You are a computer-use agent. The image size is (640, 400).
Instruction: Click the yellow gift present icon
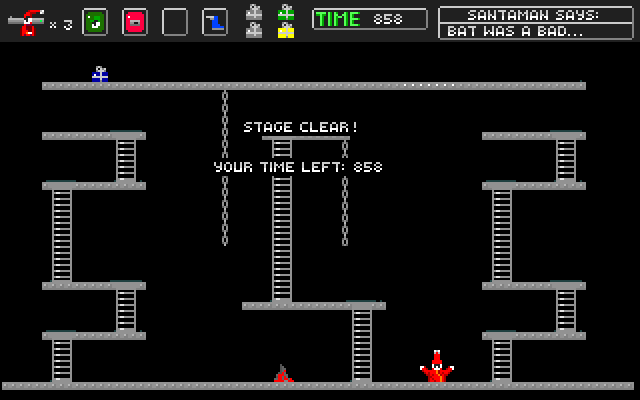(x=286, y=31)
